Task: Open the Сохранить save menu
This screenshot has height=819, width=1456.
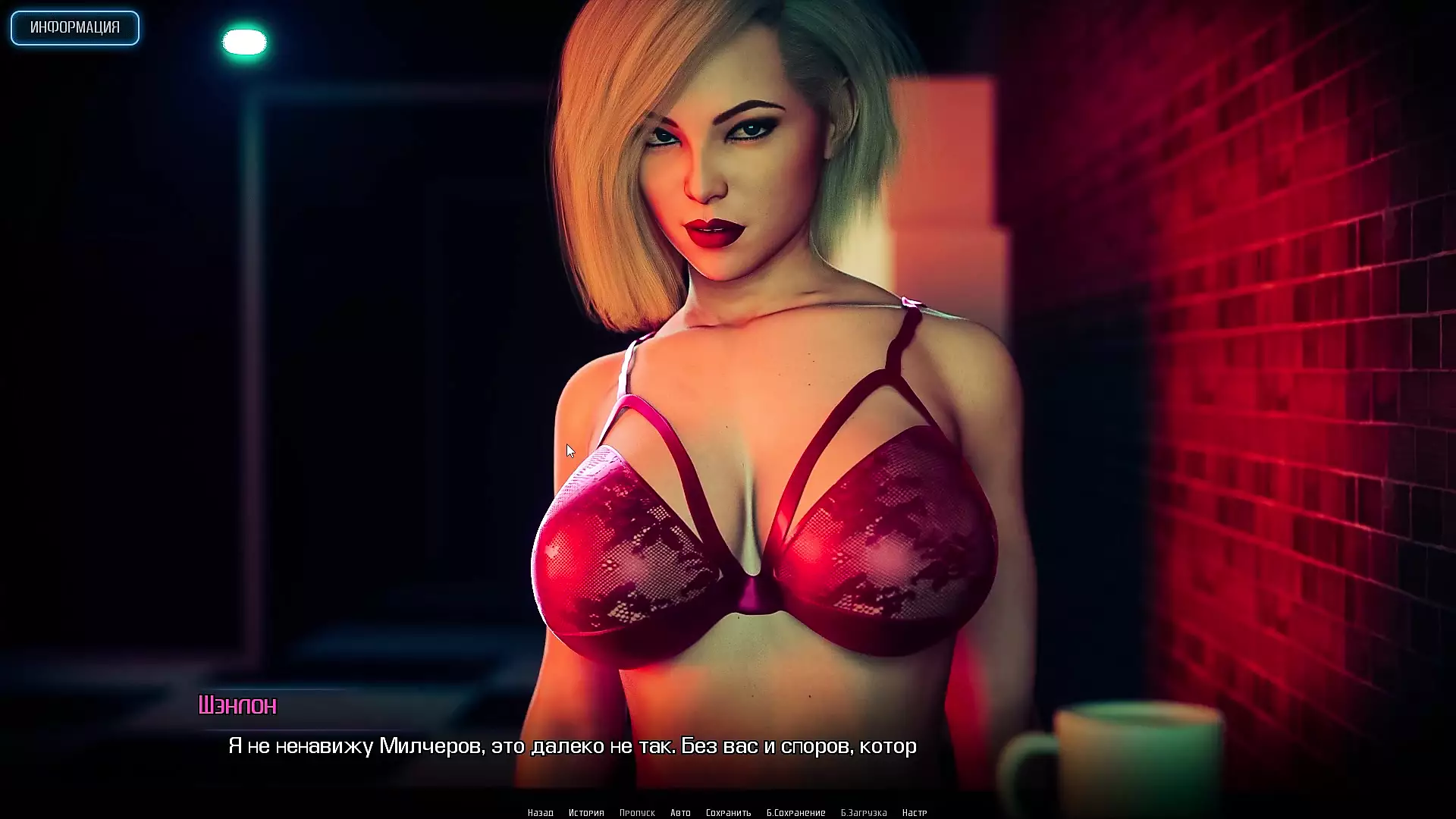Action: pyautogui.click(x=728, y=812)
